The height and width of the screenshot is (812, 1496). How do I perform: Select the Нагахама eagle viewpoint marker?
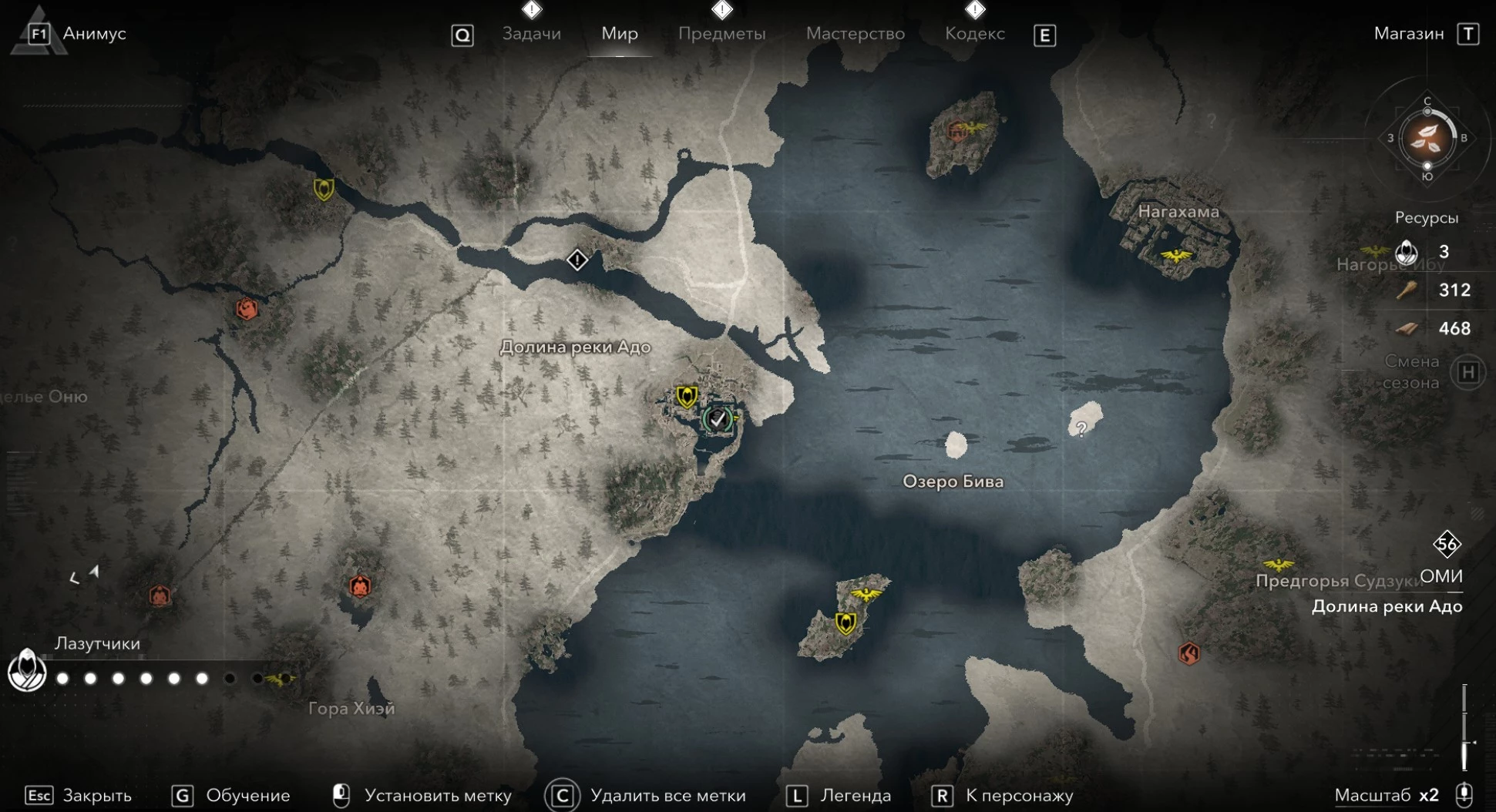pyautogui.click(x=1176, y=255)
